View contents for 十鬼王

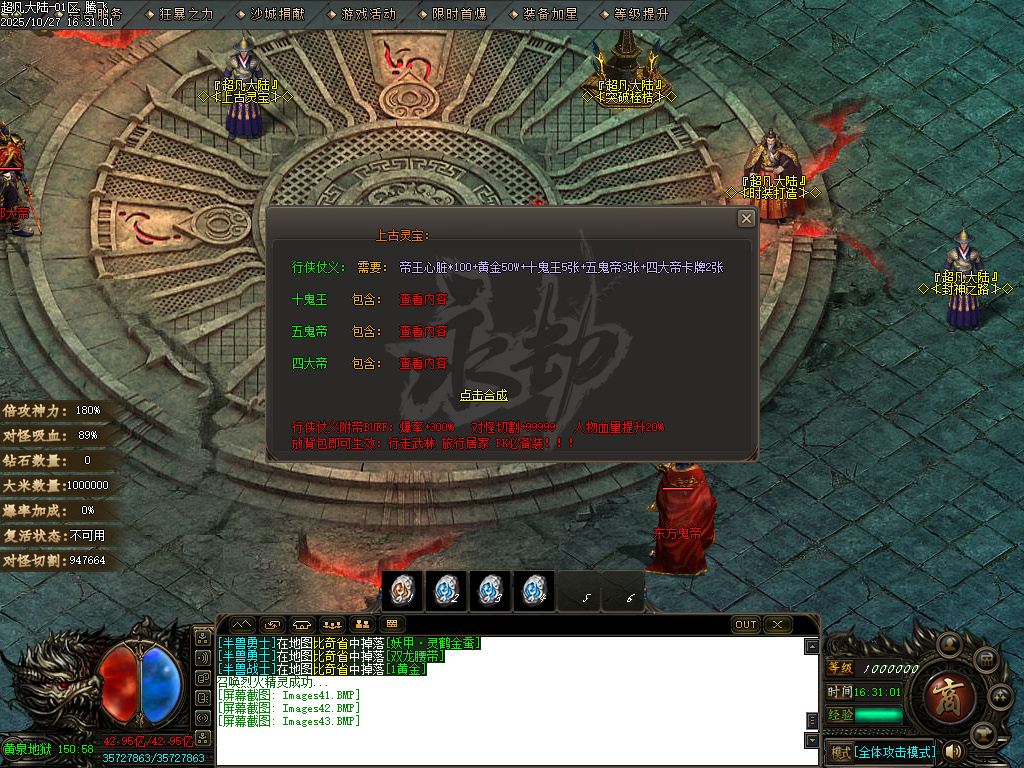(423, 300)
